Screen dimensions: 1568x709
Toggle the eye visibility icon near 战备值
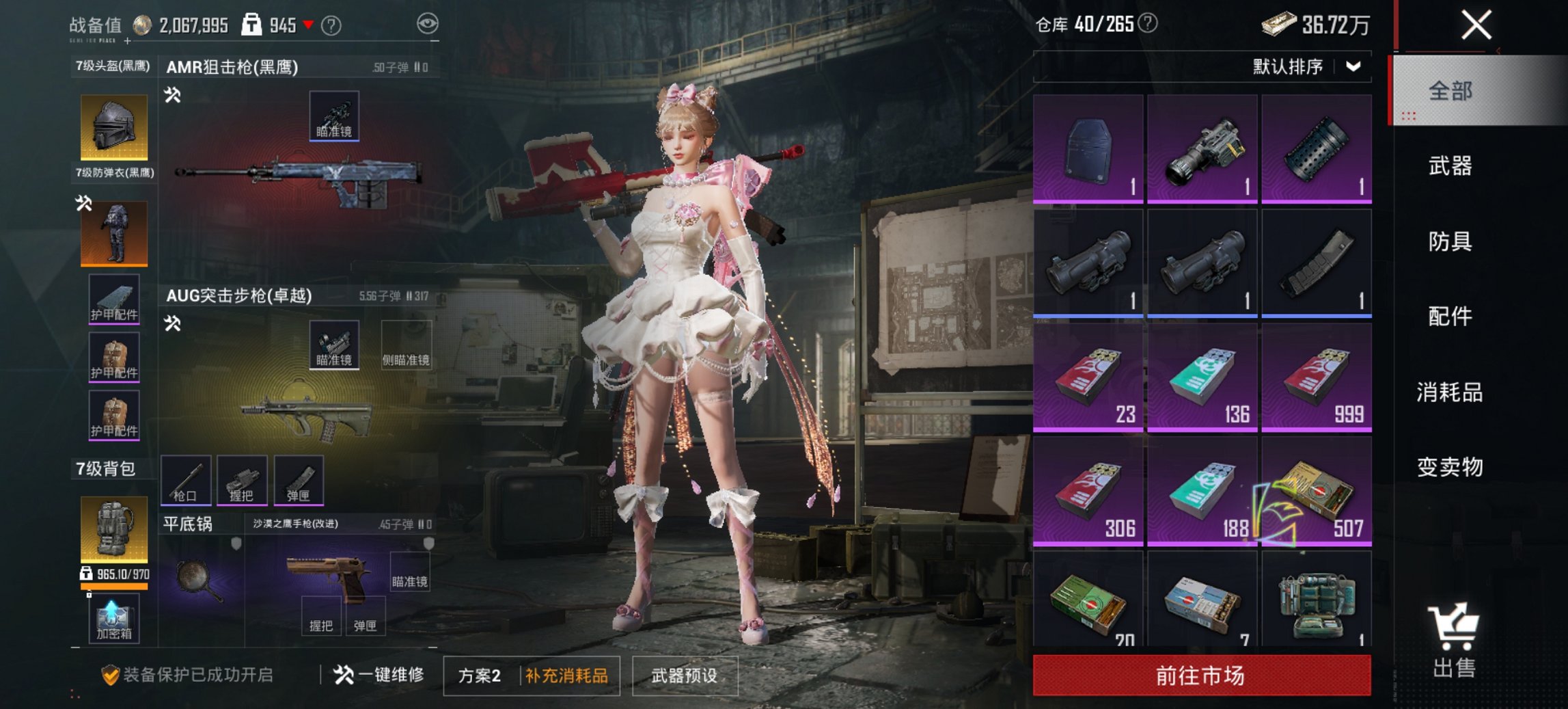pyautogui.click(x=427, y=23)
